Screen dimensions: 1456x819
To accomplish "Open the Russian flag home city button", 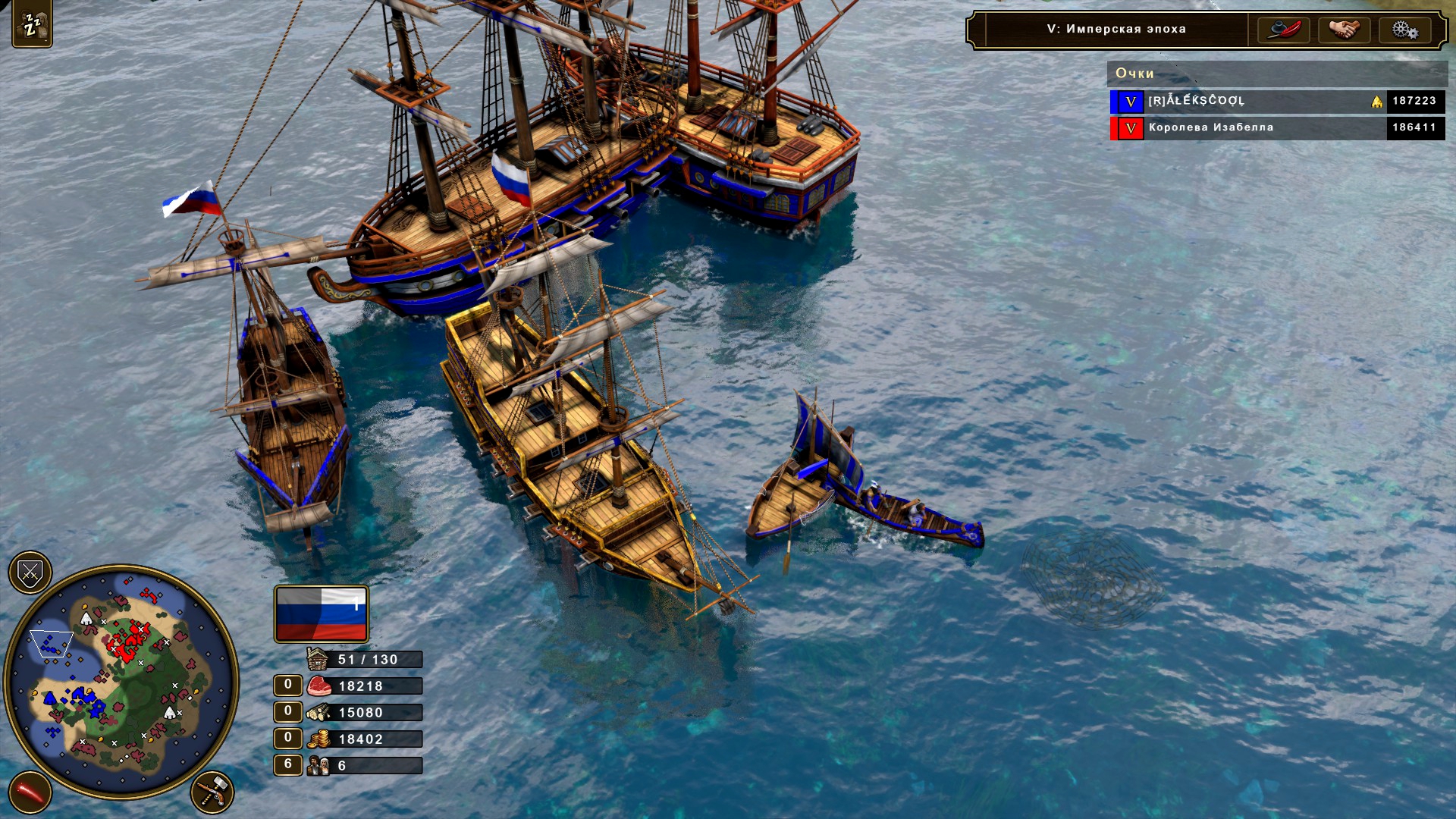I will [x=322, y=613].
